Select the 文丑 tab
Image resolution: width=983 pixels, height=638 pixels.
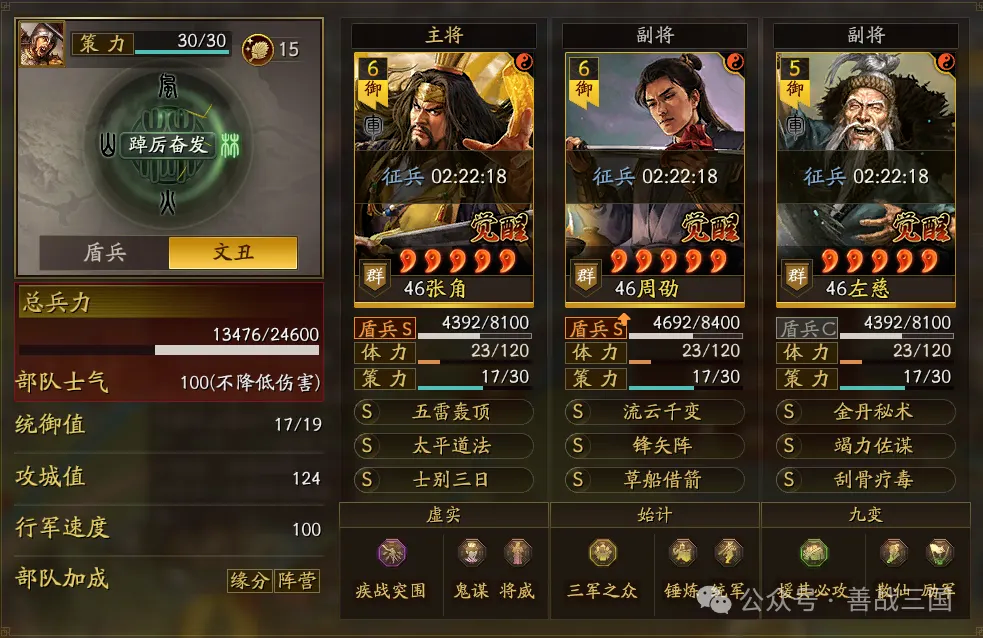coord(233,252)
